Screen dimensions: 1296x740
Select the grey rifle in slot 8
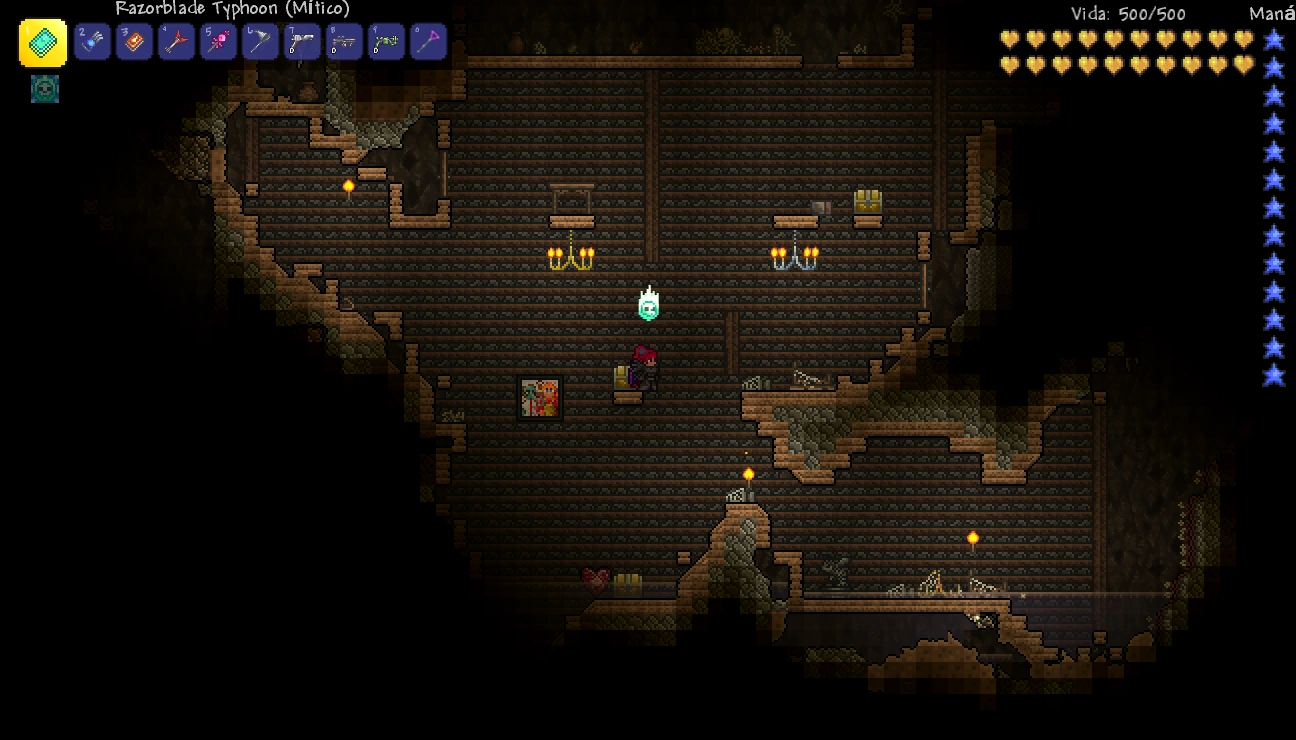(344, 42)
